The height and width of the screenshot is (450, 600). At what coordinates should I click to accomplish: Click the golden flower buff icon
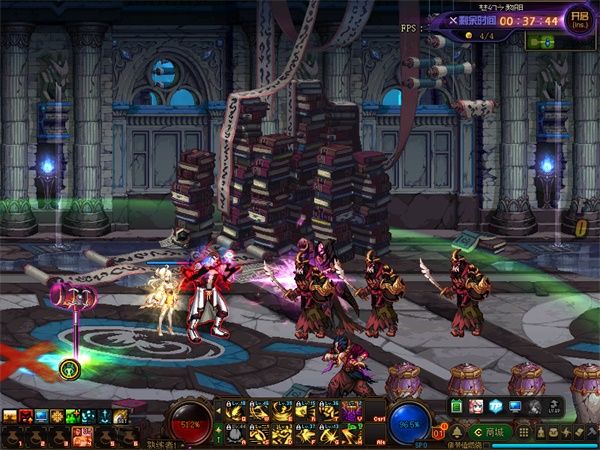[57, 415]
